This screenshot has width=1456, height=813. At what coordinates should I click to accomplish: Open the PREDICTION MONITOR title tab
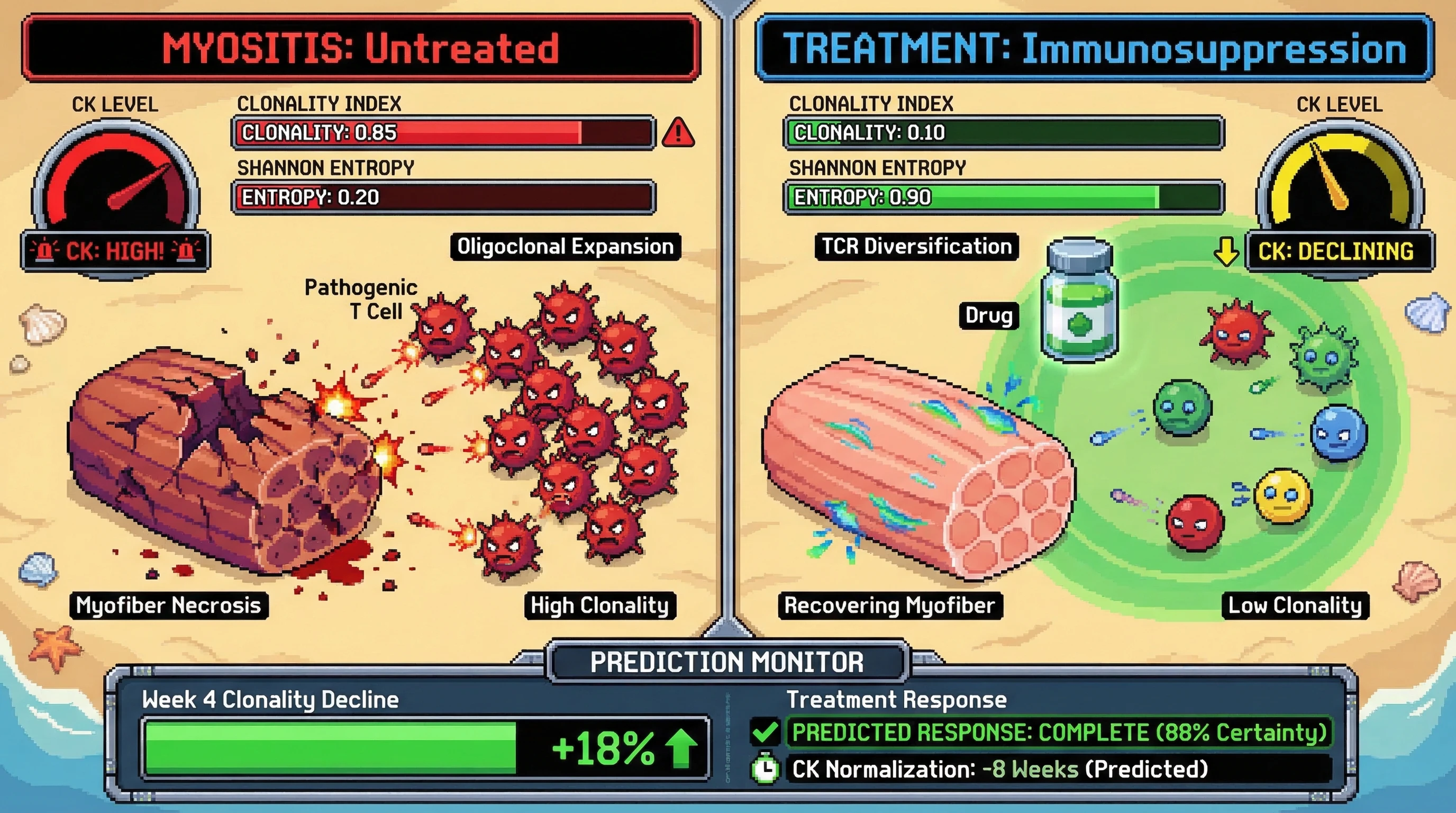727,662
